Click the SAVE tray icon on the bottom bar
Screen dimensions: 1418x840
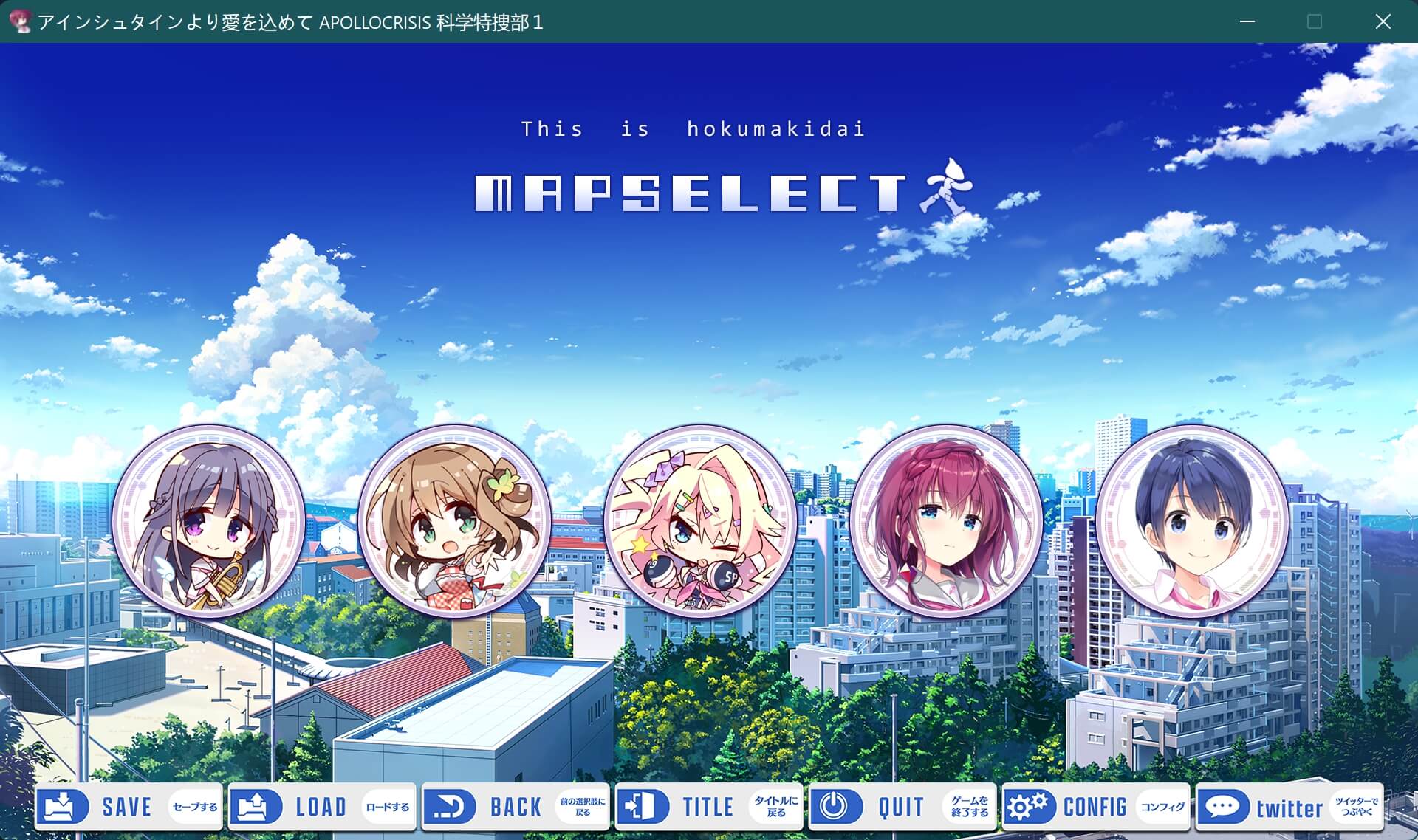pyautogui.click(x=62, y=807)
